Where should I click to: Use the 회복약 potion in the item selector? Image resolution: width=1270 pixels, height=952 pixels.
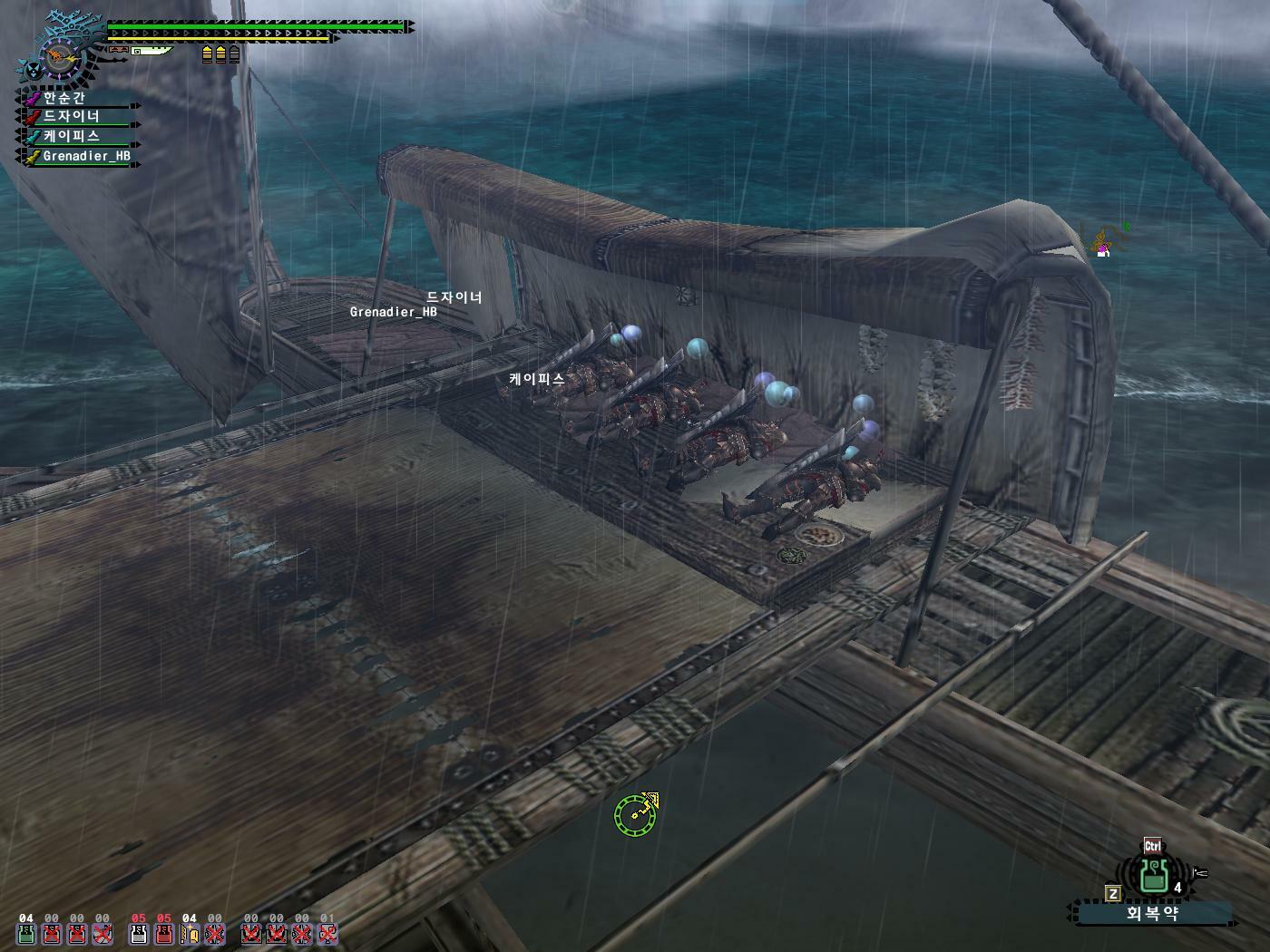[x=1154, y=875]
